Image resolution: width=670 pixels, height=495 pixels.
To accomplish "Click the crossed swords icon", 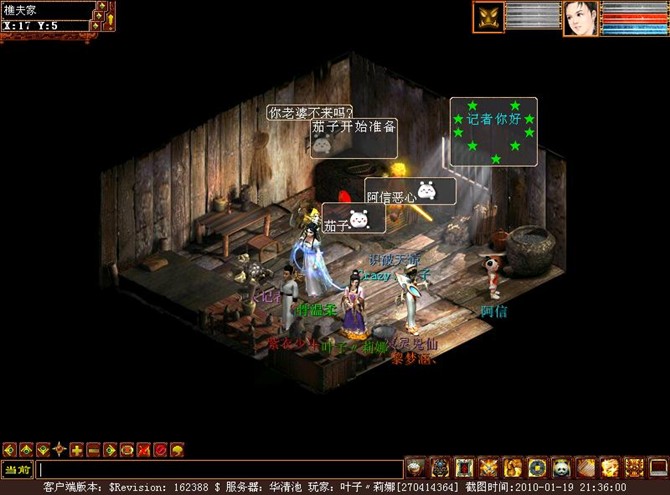I will [489, 467].
